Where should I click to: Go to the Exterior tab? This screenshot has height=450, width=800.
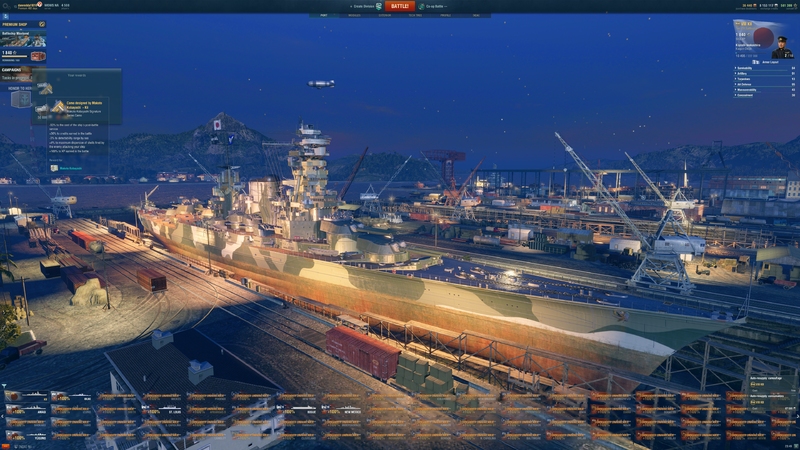tap(384, 16)
